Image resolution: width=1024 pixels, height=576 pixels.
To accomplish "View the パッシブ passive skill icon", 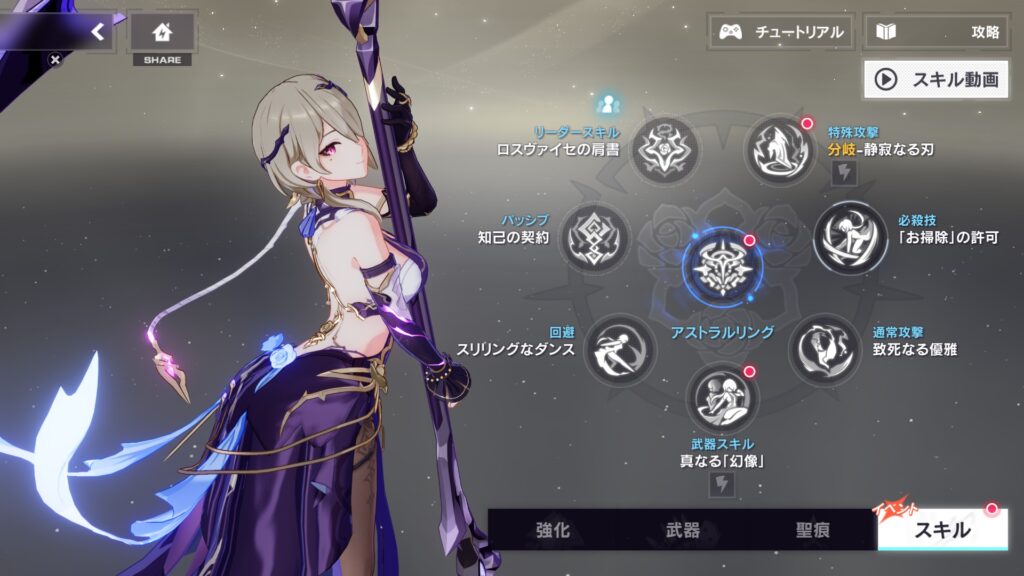I will pyautogui.click(x=594, y=238).
